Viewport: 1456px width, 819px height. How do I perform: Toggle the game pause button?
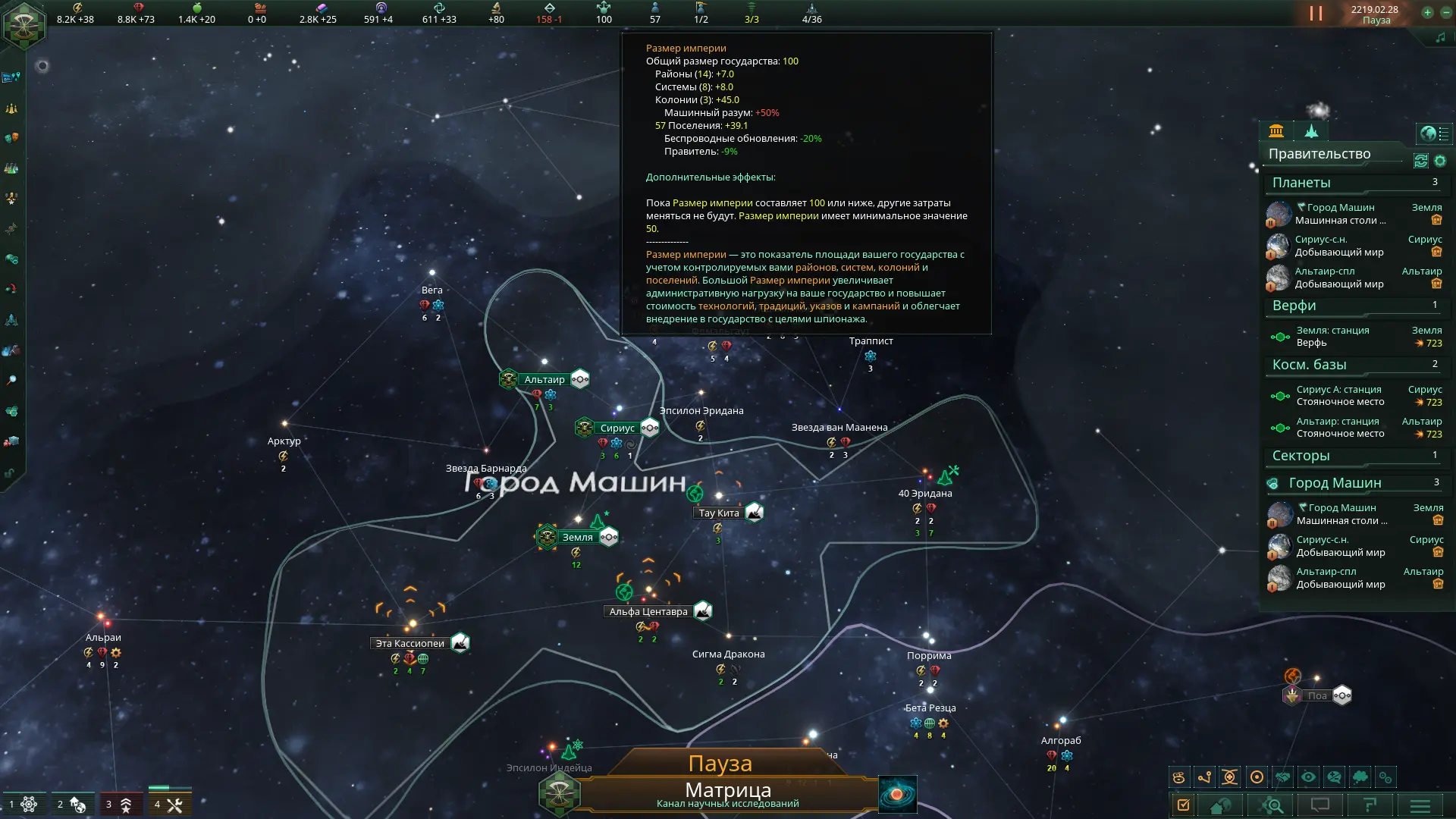pos(1316,14)
